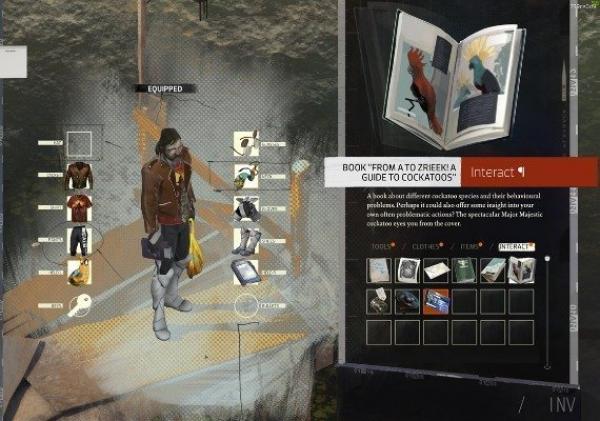
Task: Click the yellow plastic bag held slot
Action: 79,272
